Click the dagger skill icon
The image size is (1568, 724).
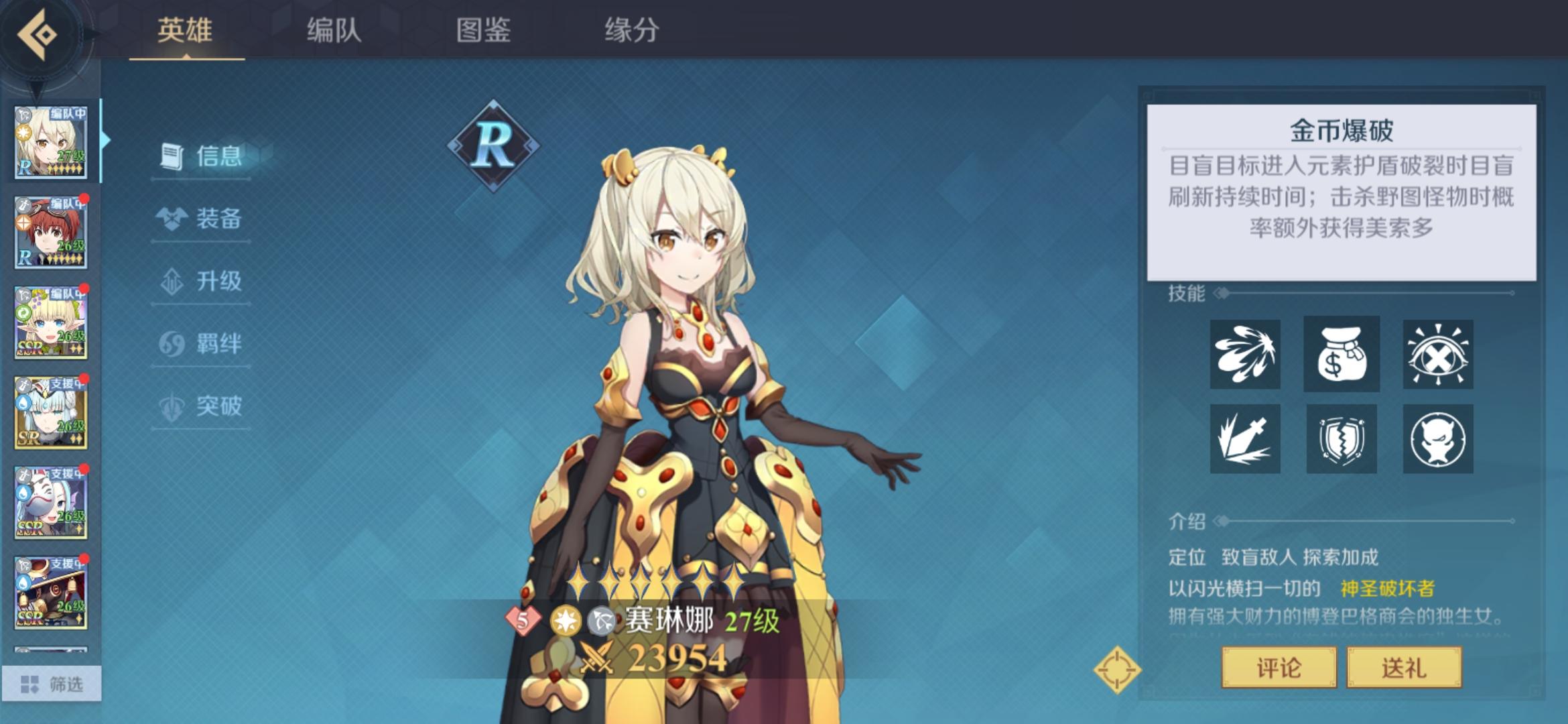point(1246,439)
